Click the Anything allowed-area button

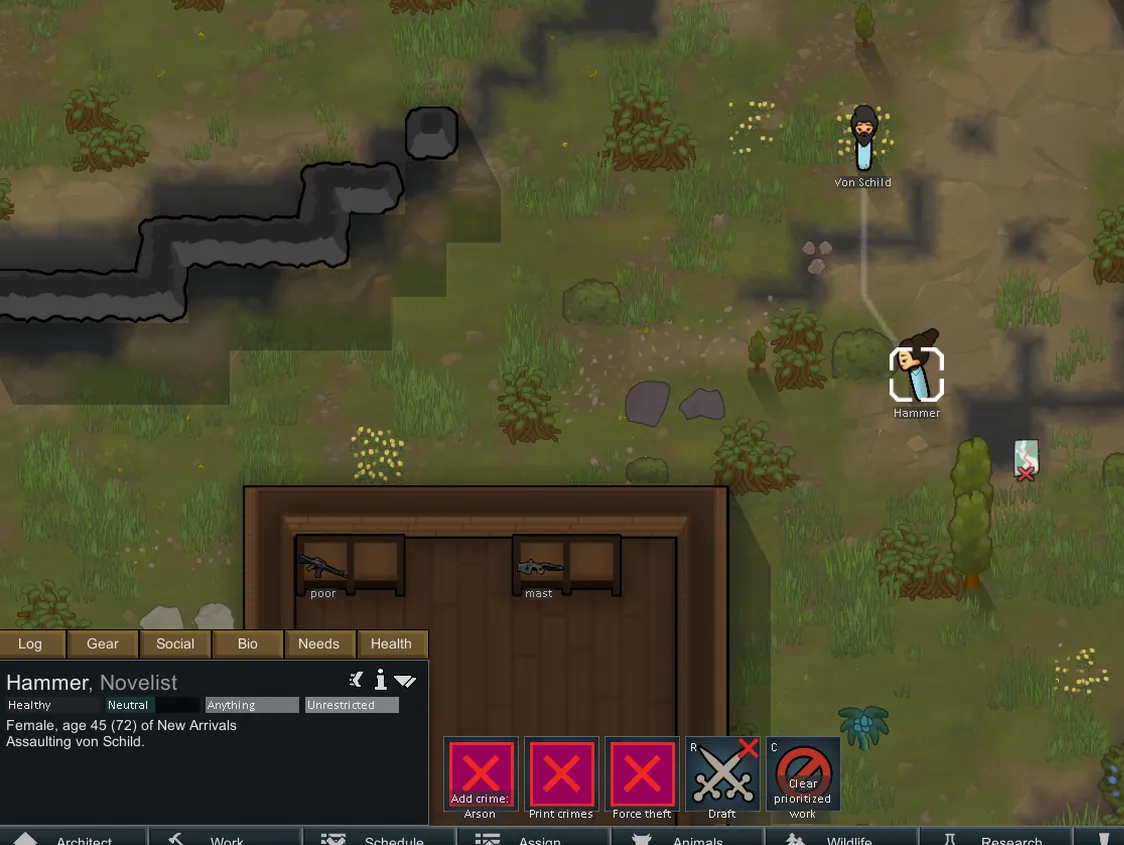coord(252,705)
